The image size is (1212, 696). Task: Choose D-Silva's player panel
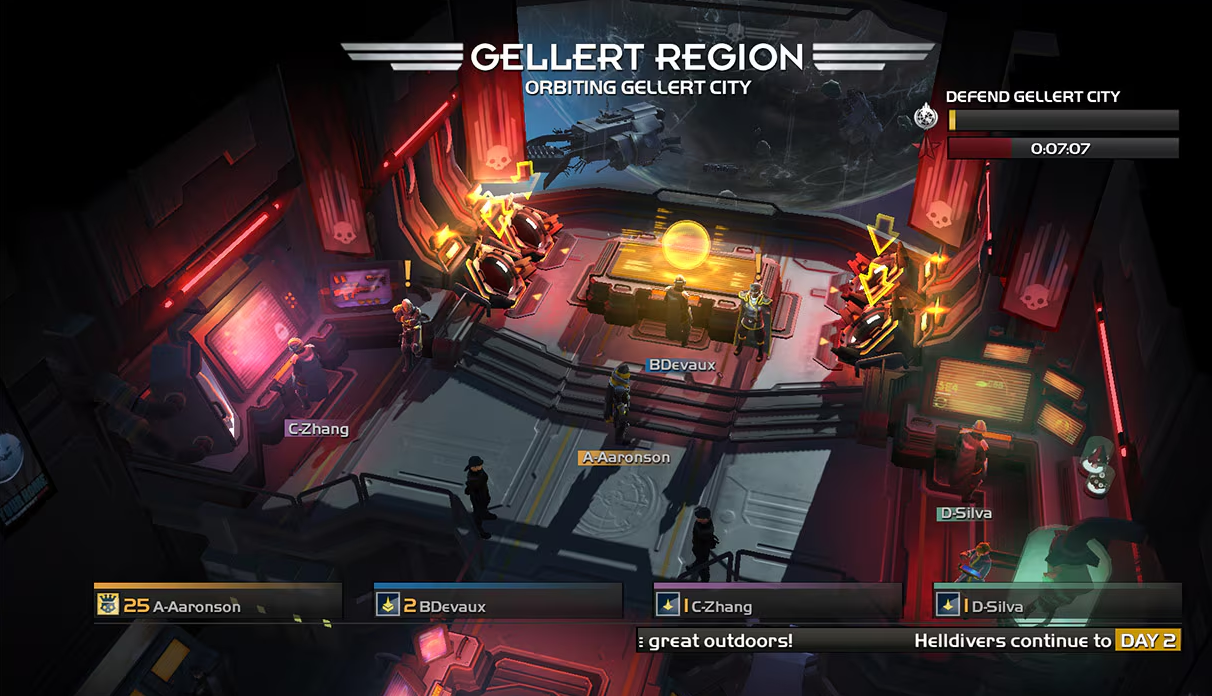pos(1057,604)
